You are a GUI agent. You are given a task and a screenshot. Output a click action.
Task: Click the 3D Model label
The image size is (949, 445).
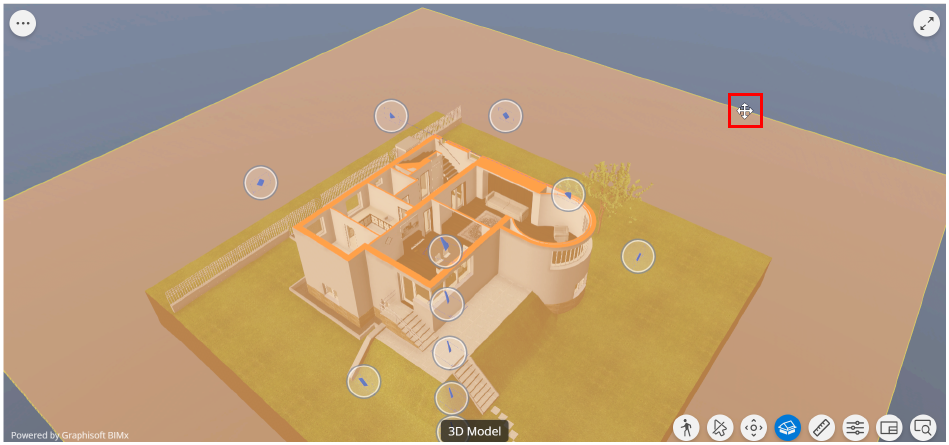[x=475, y=431]
